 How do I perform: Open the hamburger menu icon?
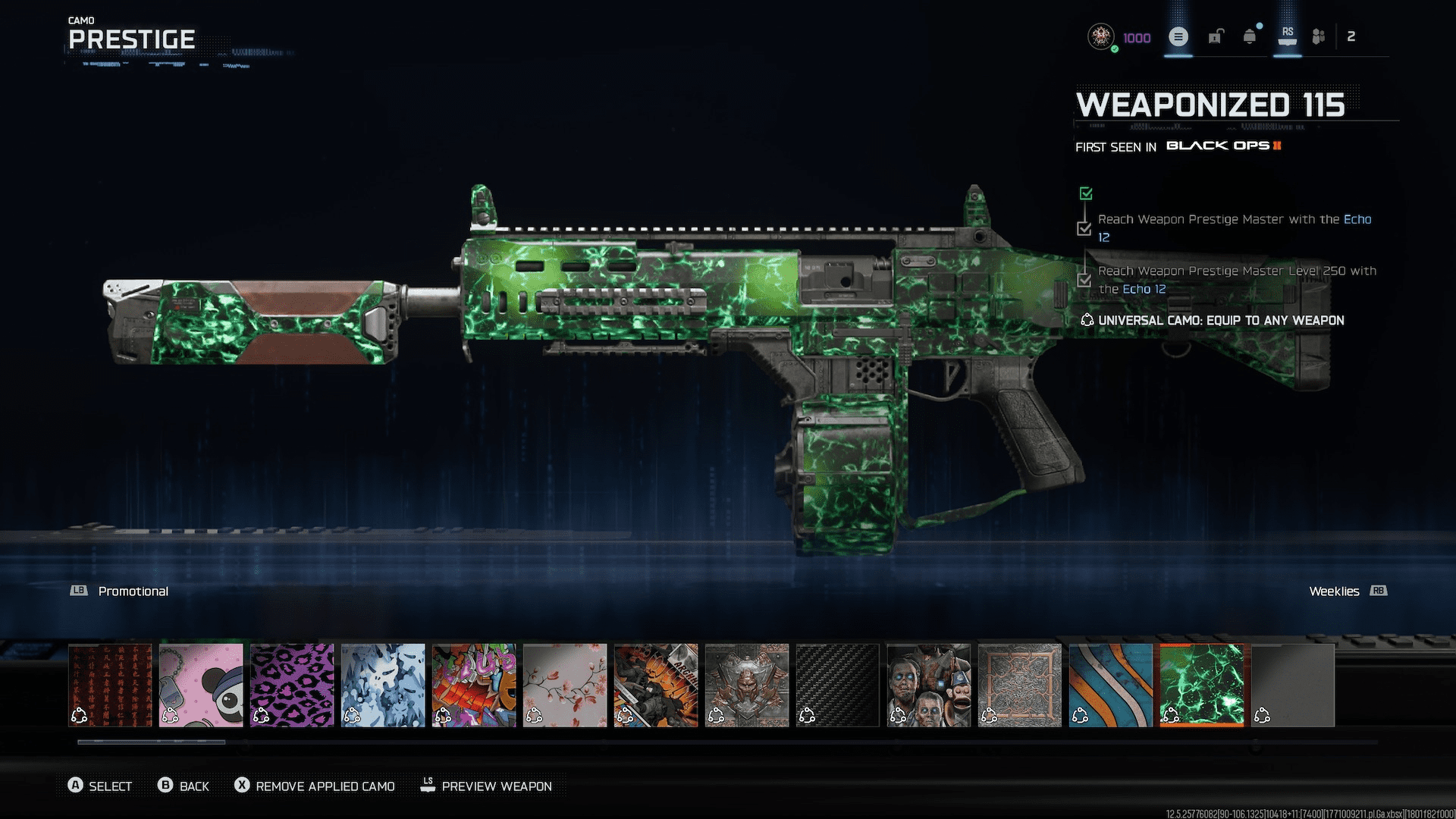(x=1178, y=36)
